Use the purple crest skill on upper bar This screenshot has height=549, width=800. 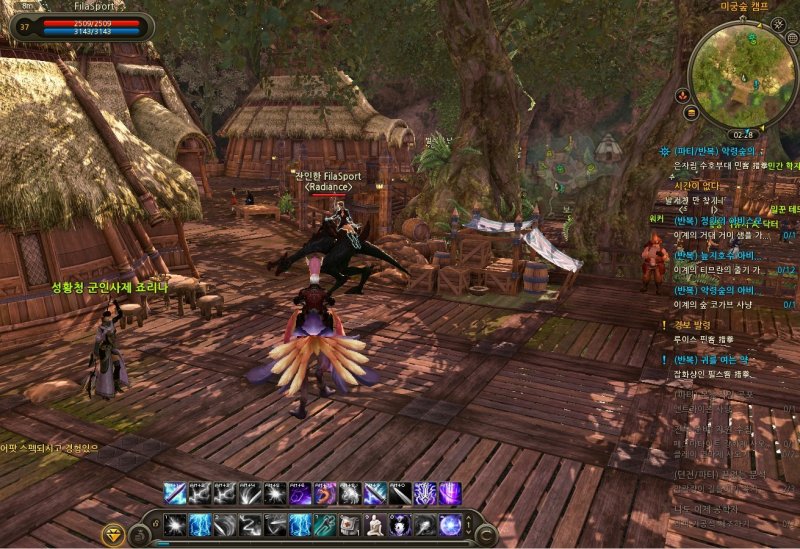pos(425,494)
